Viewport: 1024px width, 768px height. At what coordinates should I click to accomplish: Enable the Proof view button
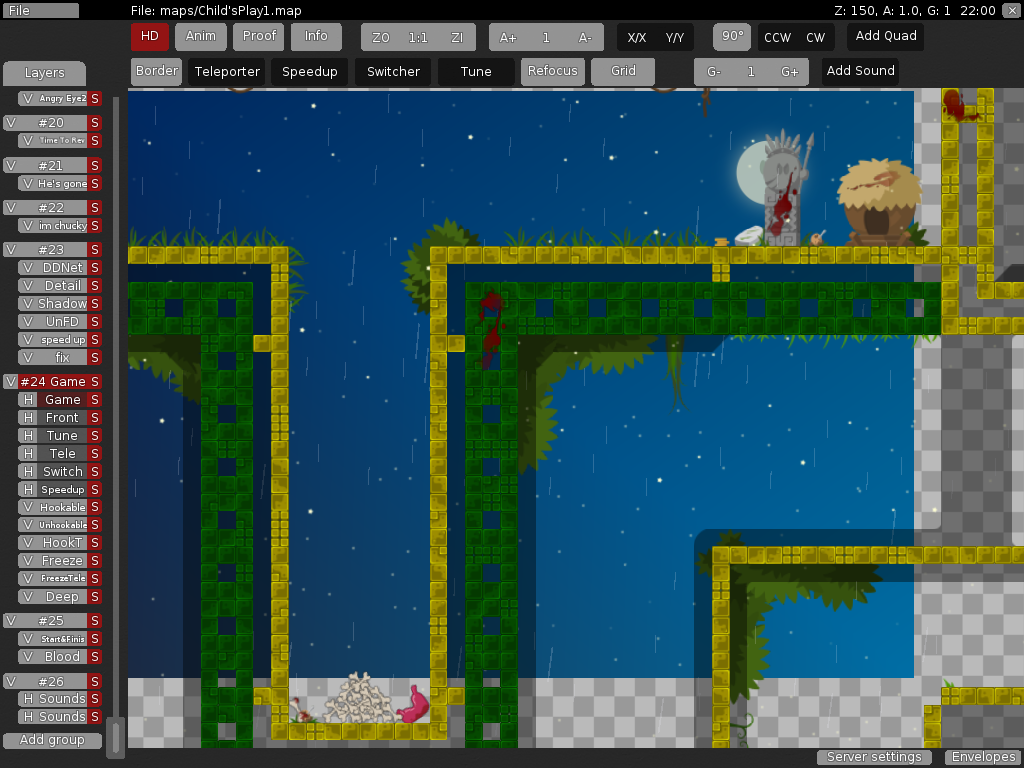[259, 37]
